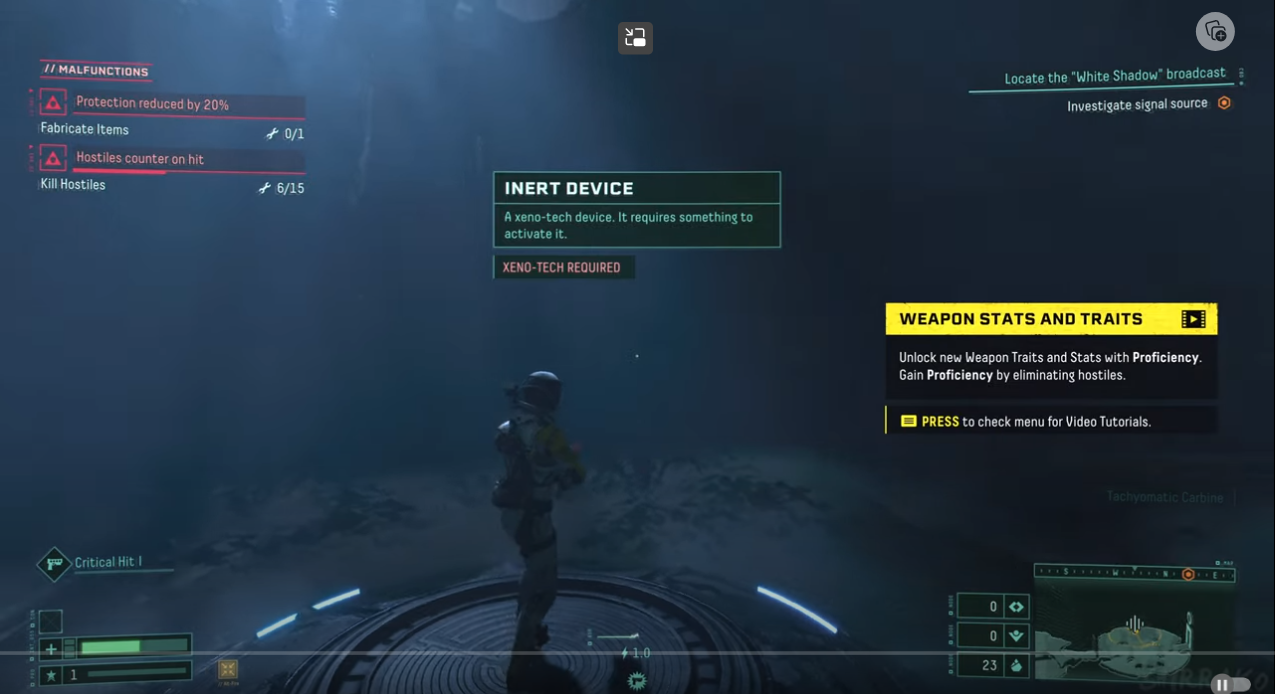Click the orange Investigate signal source marker
Image resolution: width=1275 pixels, height=694 pixels.
[x=1224, y=103]
